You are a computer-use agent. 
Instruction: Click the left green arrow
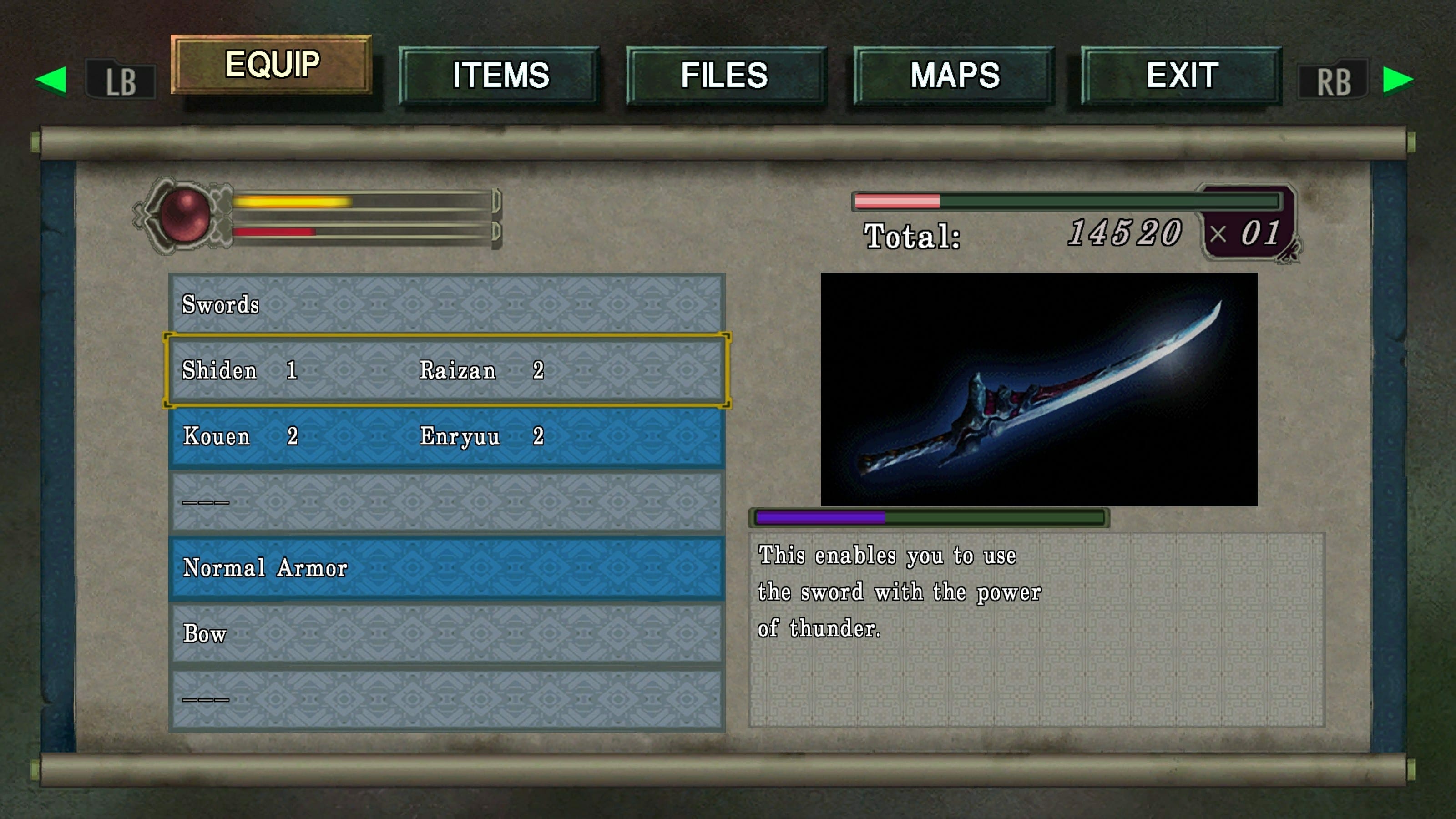click(x=51, y=80)
